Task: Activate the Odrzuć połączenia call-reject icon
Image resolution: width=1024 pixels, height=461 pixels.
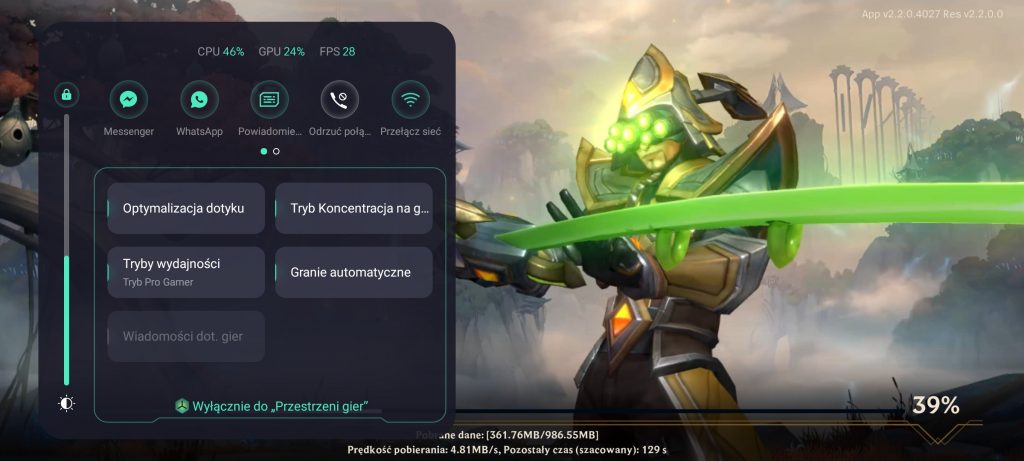Action: 339,100
